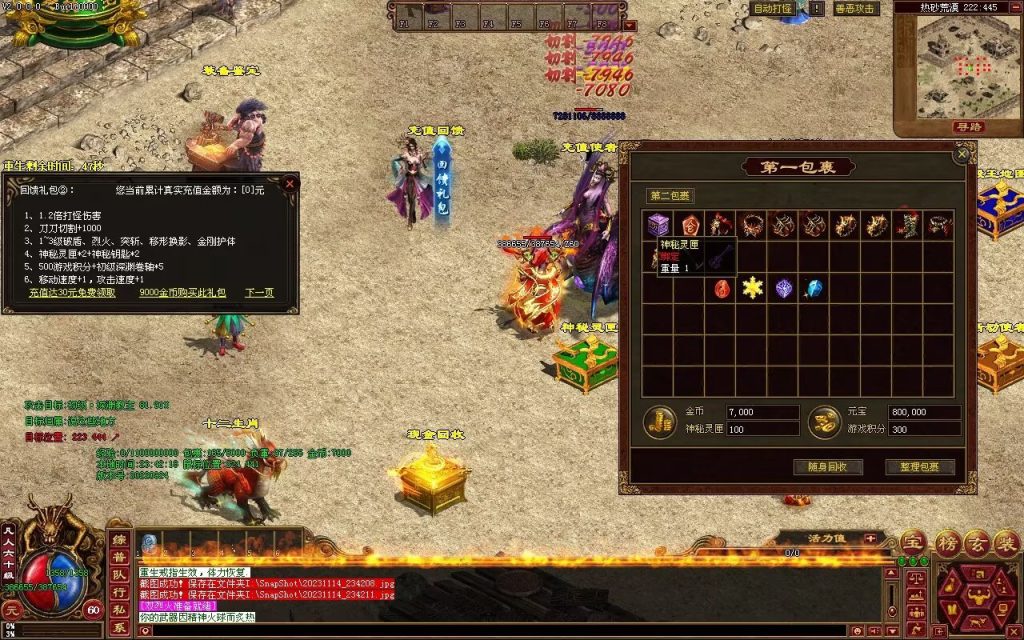This screenshot has height=640, width=1024.
Task: Switch to the 第二包裹 tab
Action: tap(670, 196)
